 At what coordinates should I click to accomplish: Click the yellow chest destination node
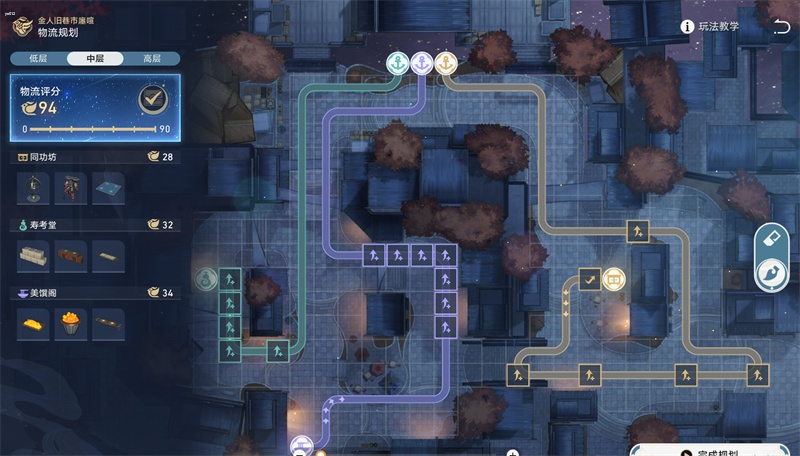[x=613, y=279]
